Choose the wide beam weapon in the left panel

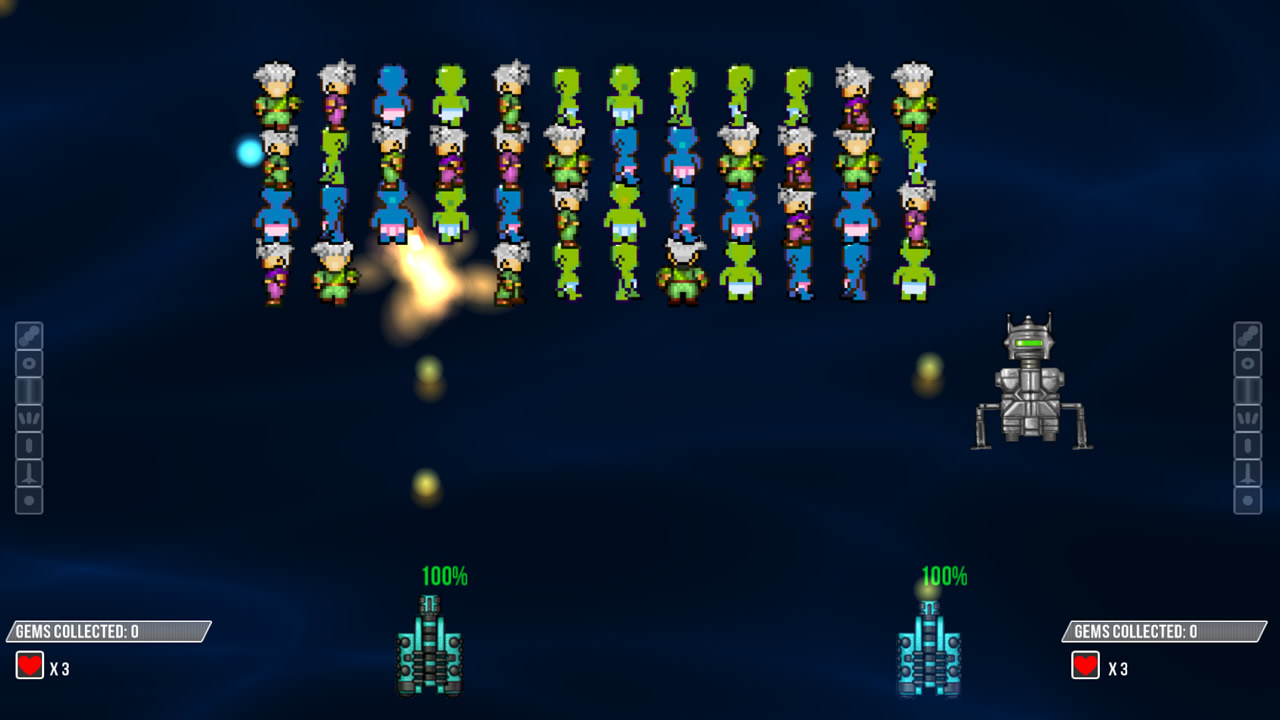pos(29,390)
